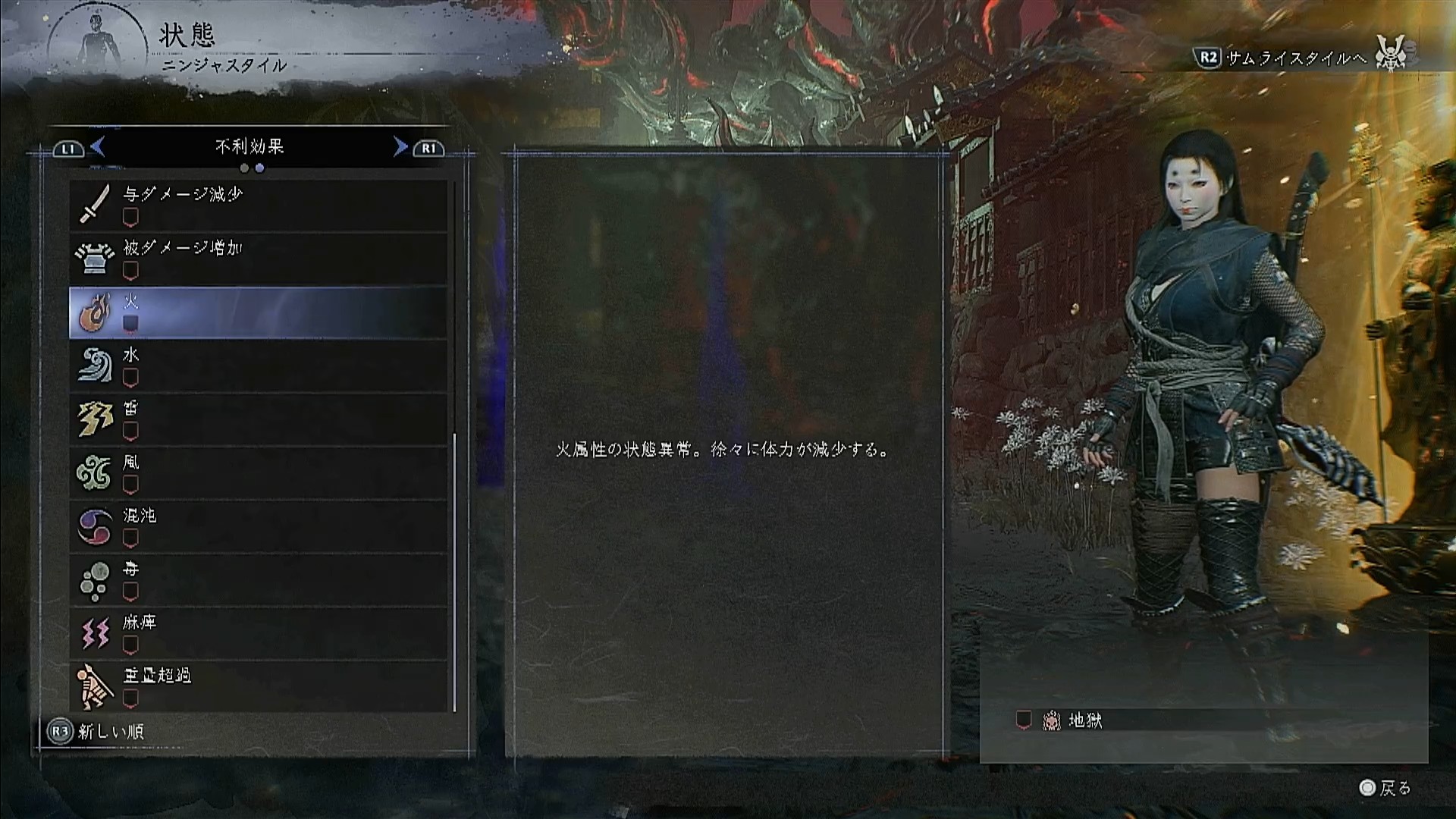
Task: Go to next category with right arrow
Action: (x=400, y=146)
